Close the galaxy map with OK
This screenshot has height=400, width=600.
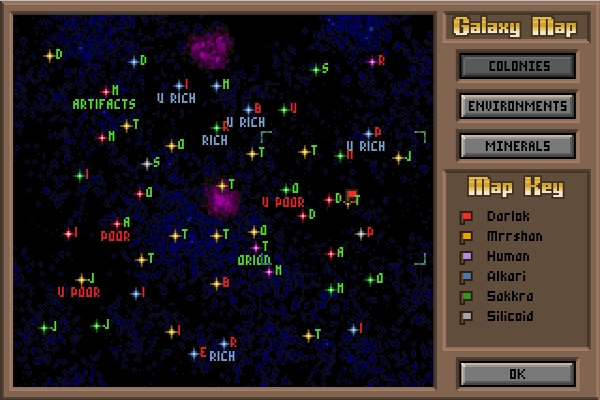click(x=517, y=374)
